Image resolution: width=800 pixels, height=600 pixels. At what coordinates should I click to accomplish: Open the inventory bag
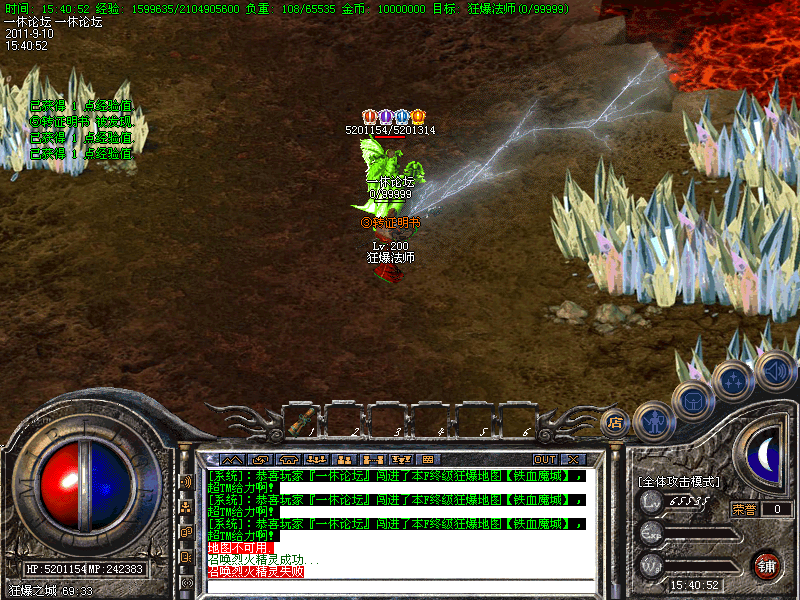693,401
